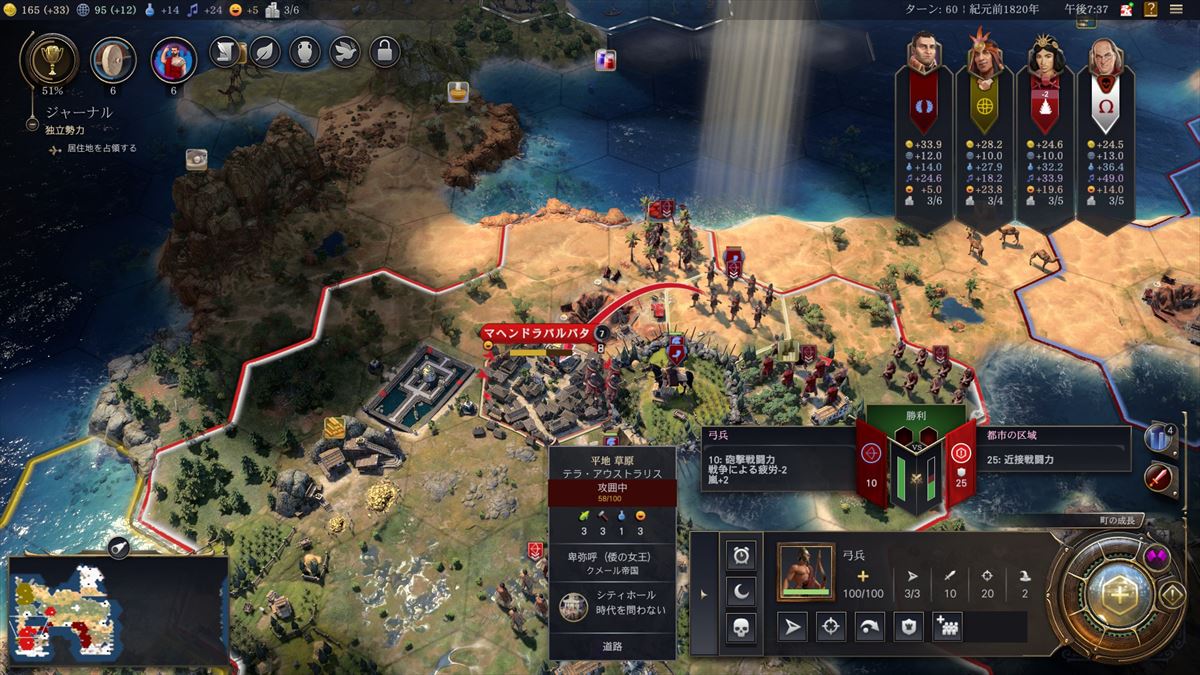Activate the archer ranged attack crosshair
This screenshot has height=675, width=1200.
[x=830, y=627]
